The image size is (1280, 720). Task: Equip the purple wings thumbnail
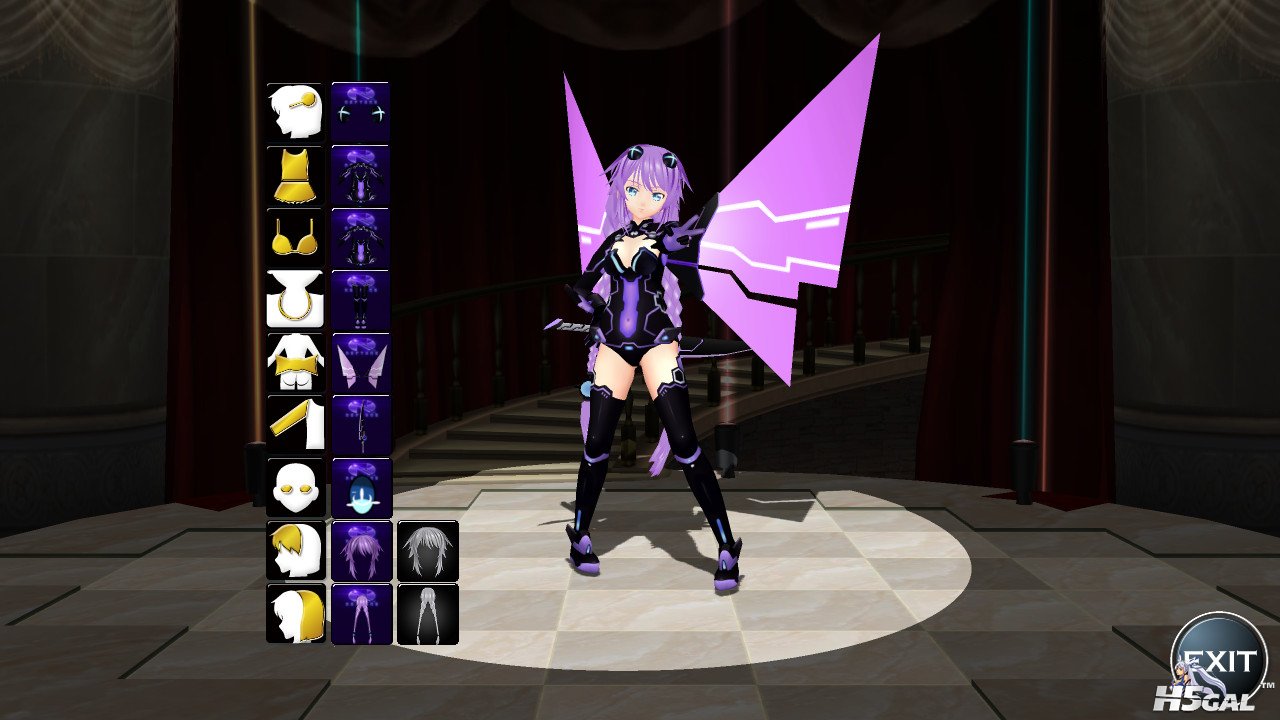coord(360,362)
